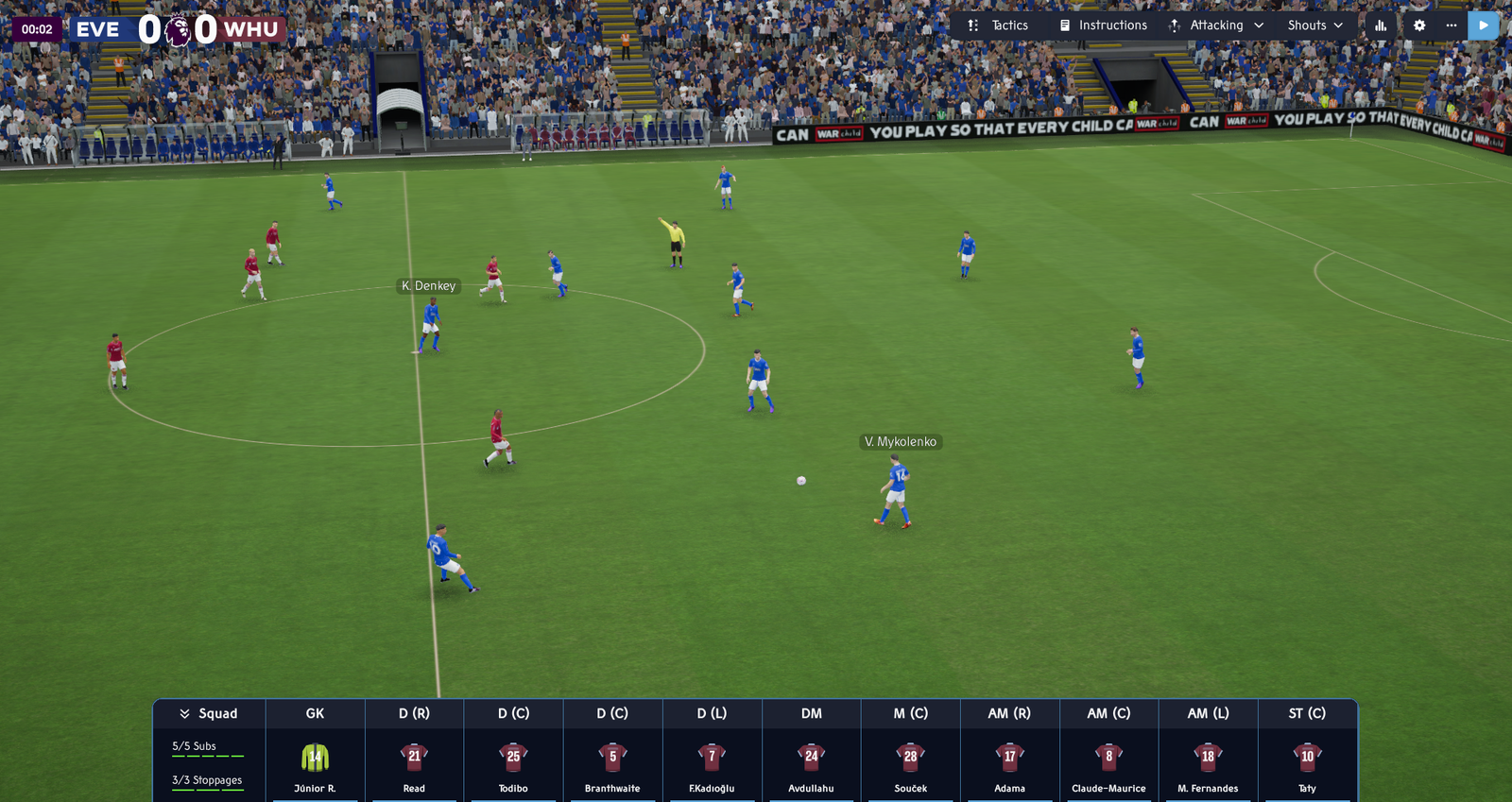Expand the Attacking mentality dropdown

coord(1216,26)
